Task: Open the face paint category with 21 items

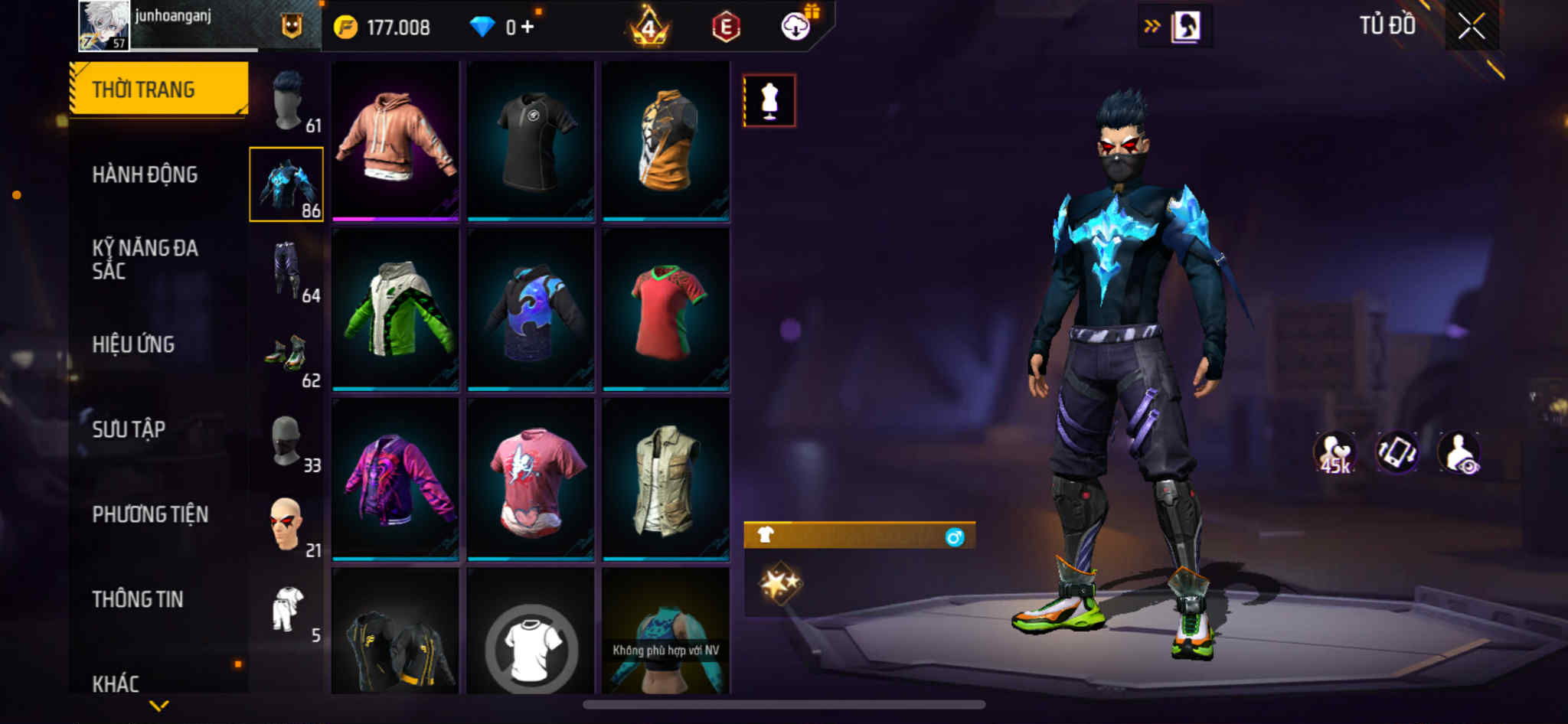Action: pos(289,527)
